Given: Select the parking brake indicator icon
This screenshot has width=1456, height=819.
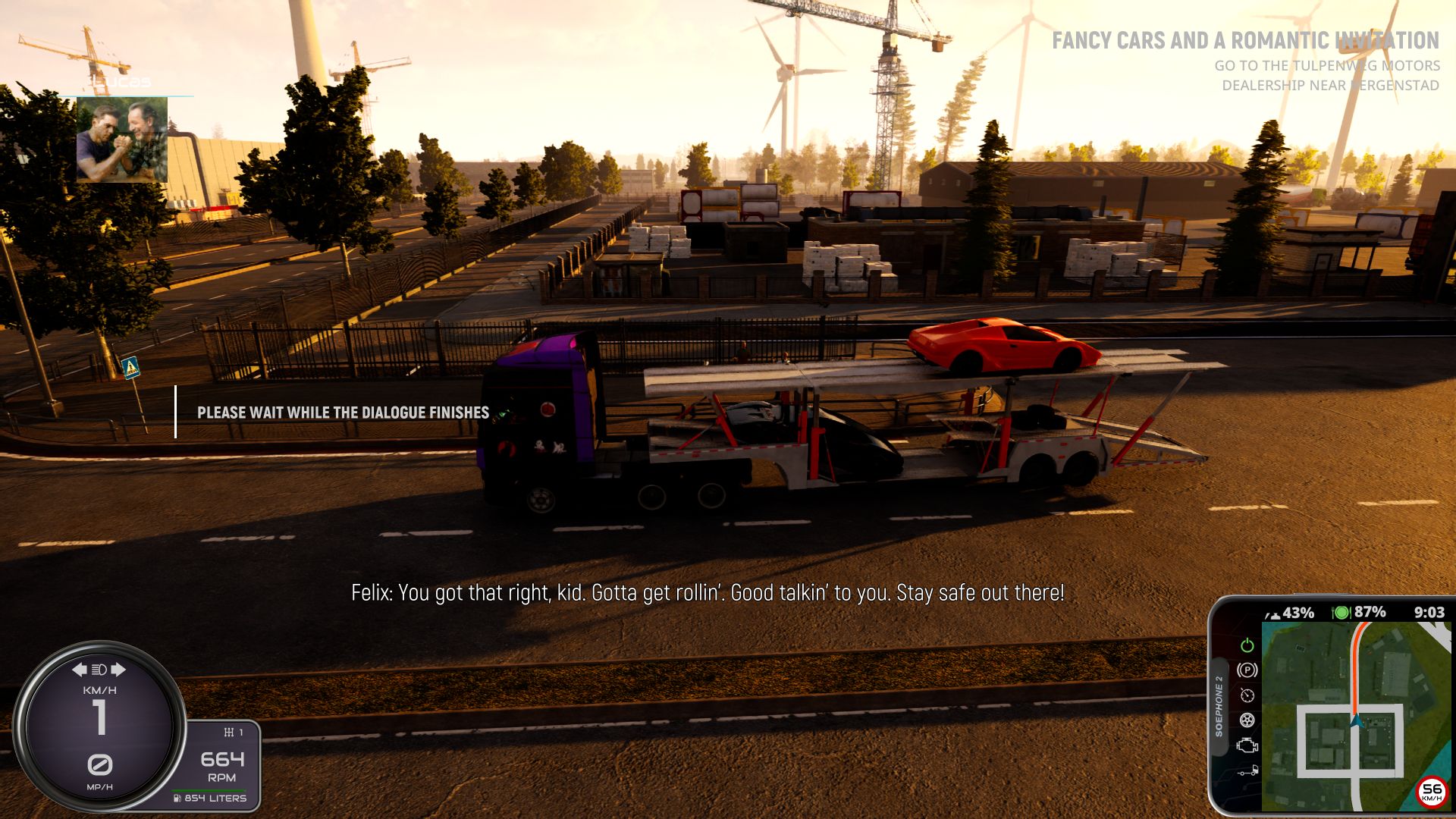Looking at the screenshot, I should pyautogui.click(x=1247, y=670).
